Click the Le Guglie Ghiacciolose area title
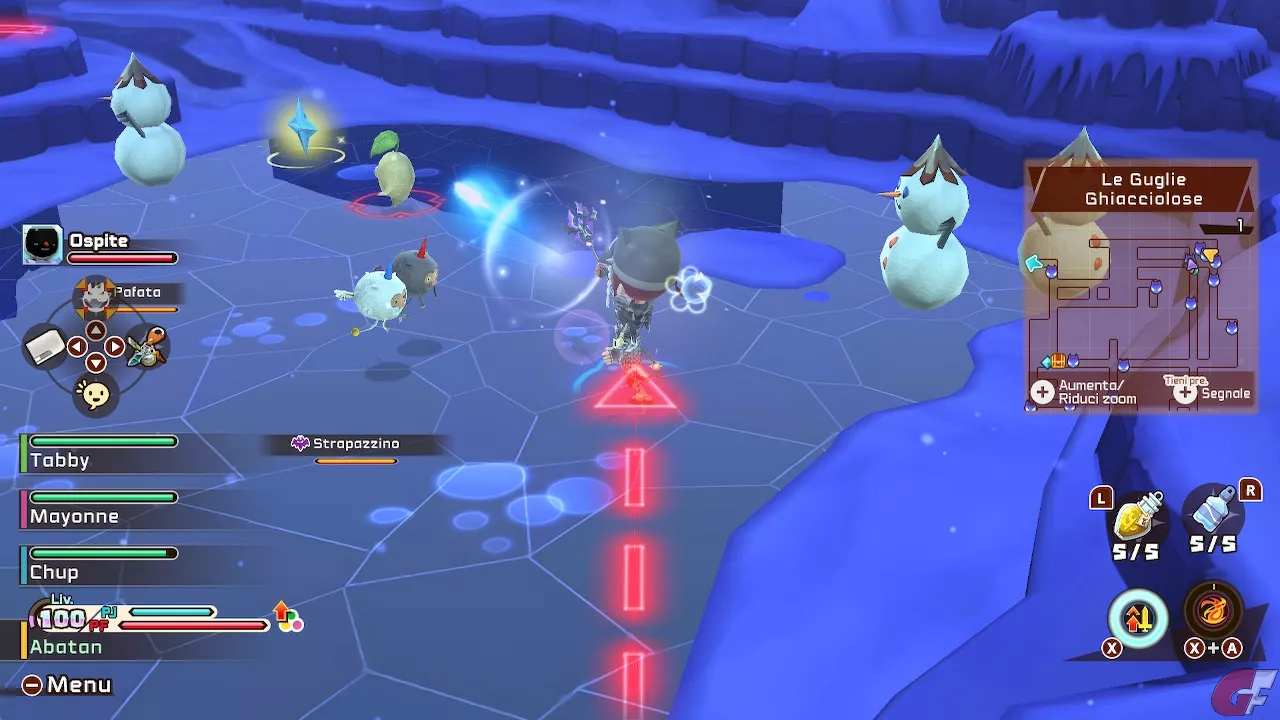This screenshot has width=1280, height=720. coord(1143,189)
